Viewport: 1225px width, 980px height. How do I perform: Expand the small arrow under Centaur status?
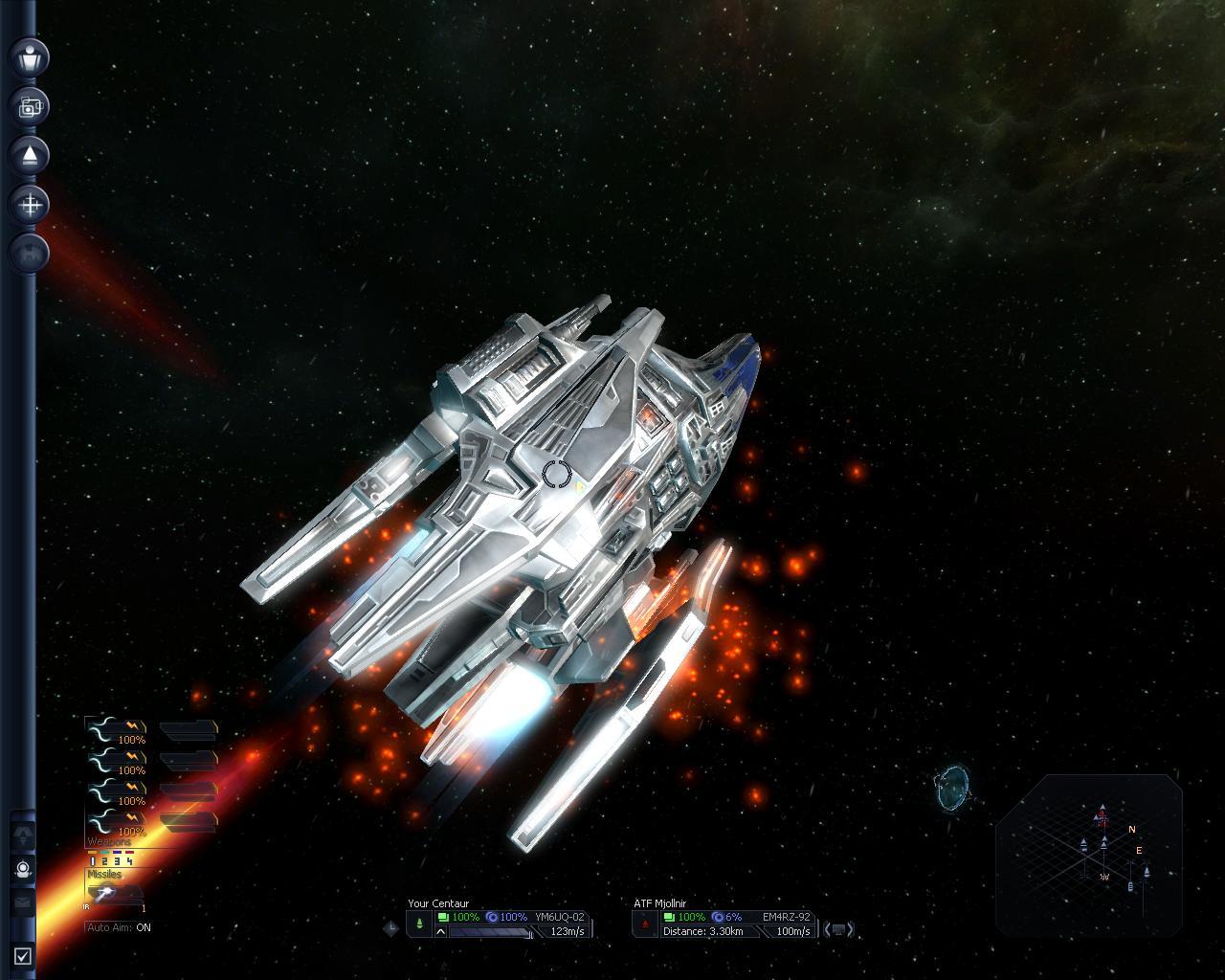click(441, 932)
